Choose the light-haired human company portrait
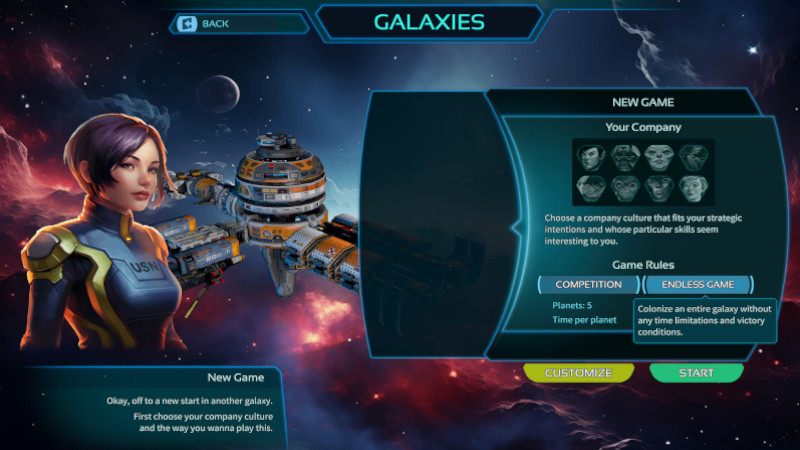 click(x=693, y=188)
